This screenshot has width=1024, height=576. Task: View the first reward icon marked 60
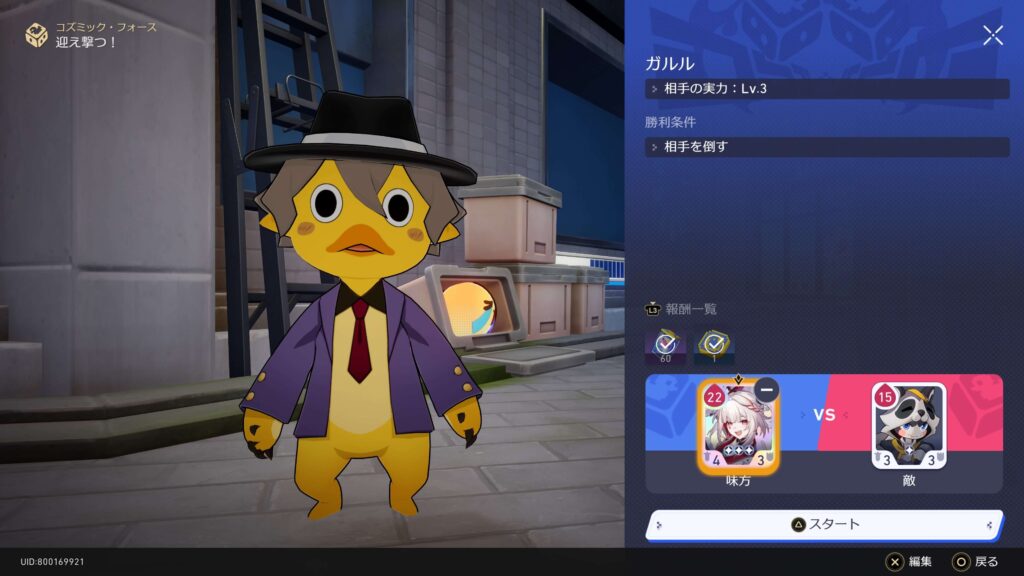pos(666,345)
